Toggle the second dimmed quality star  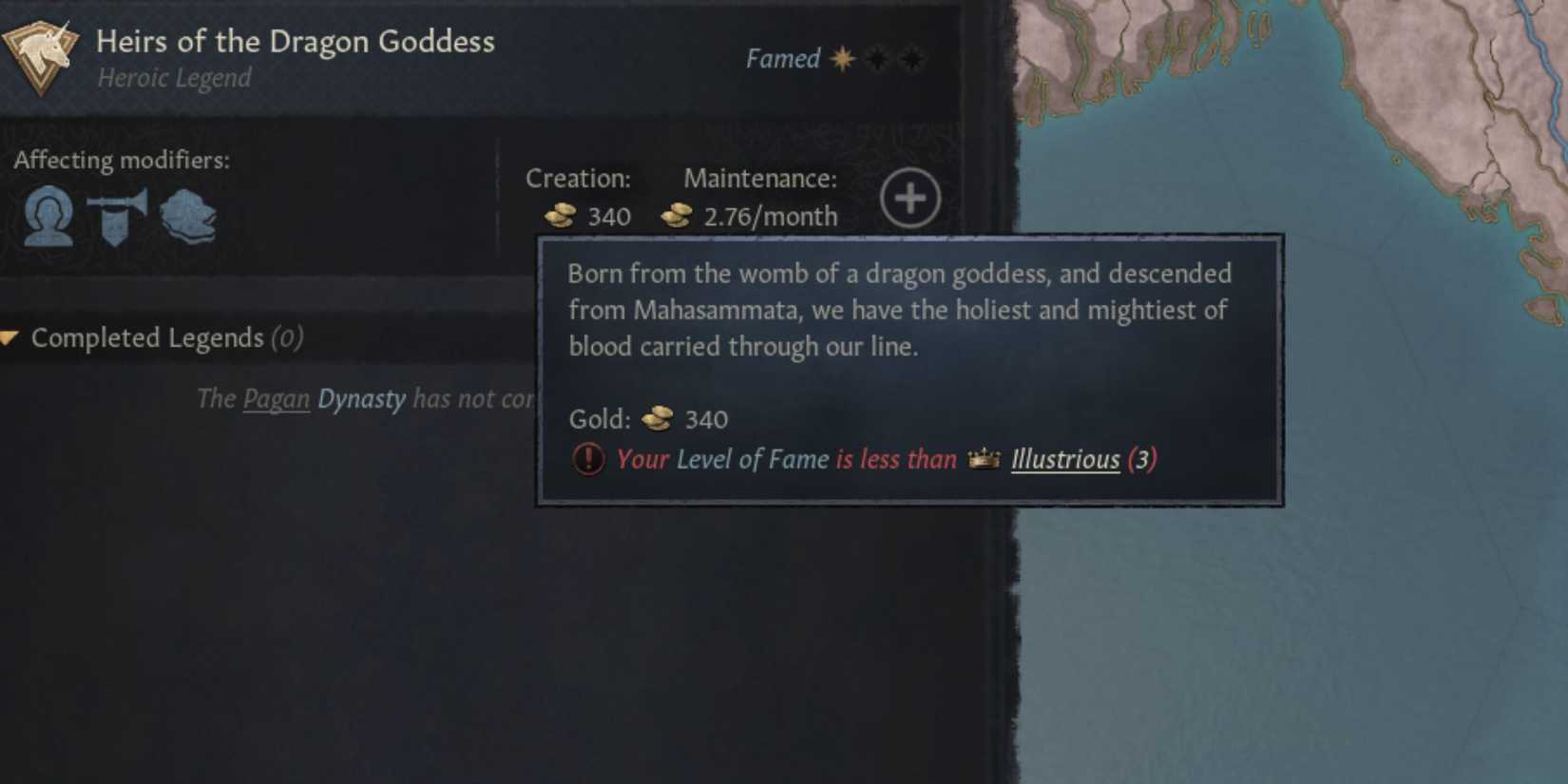click(x=875, y=58)
